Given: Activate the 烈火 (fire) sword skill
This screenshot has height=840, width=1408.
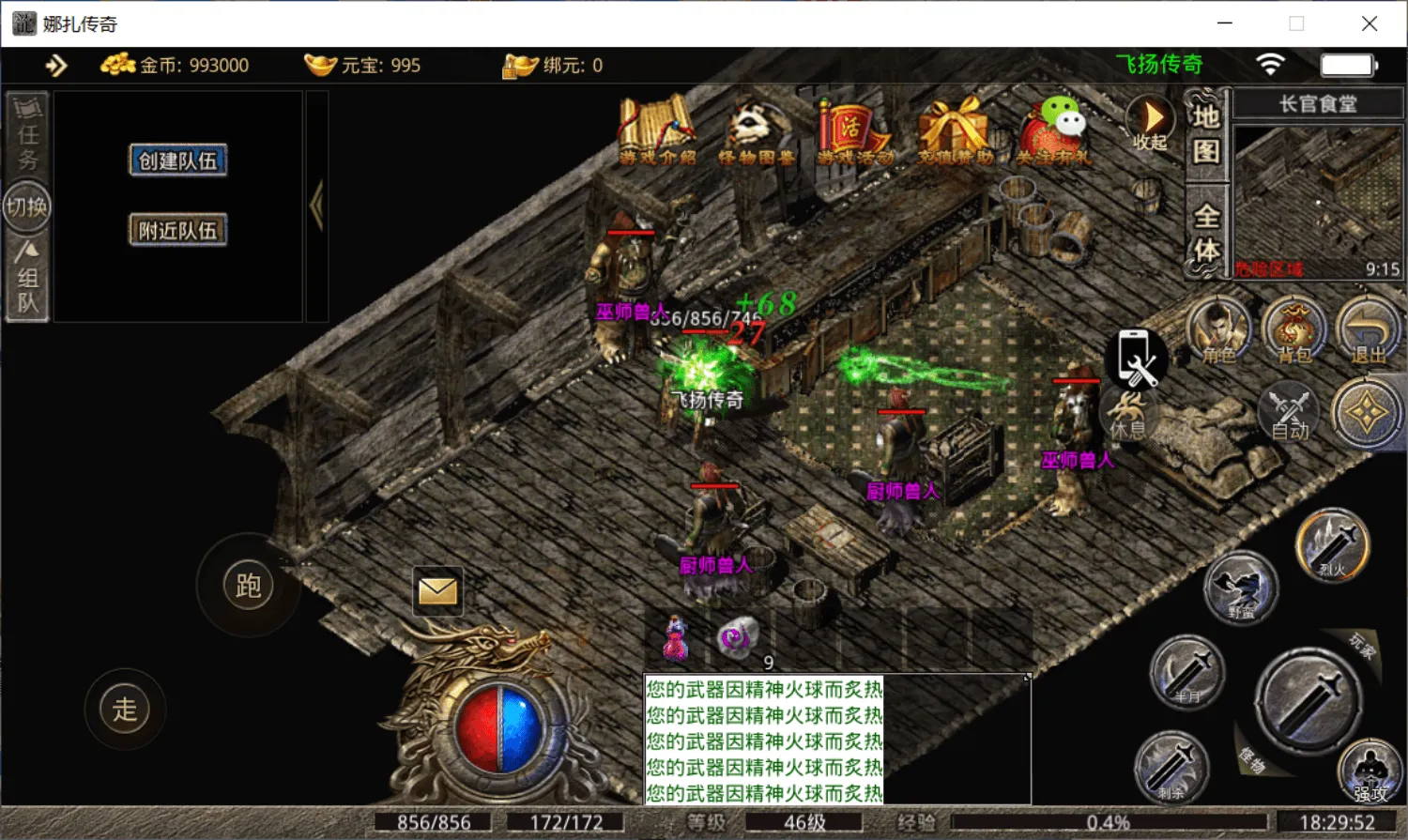Looking at the screenshot, I should [1333, 544].
